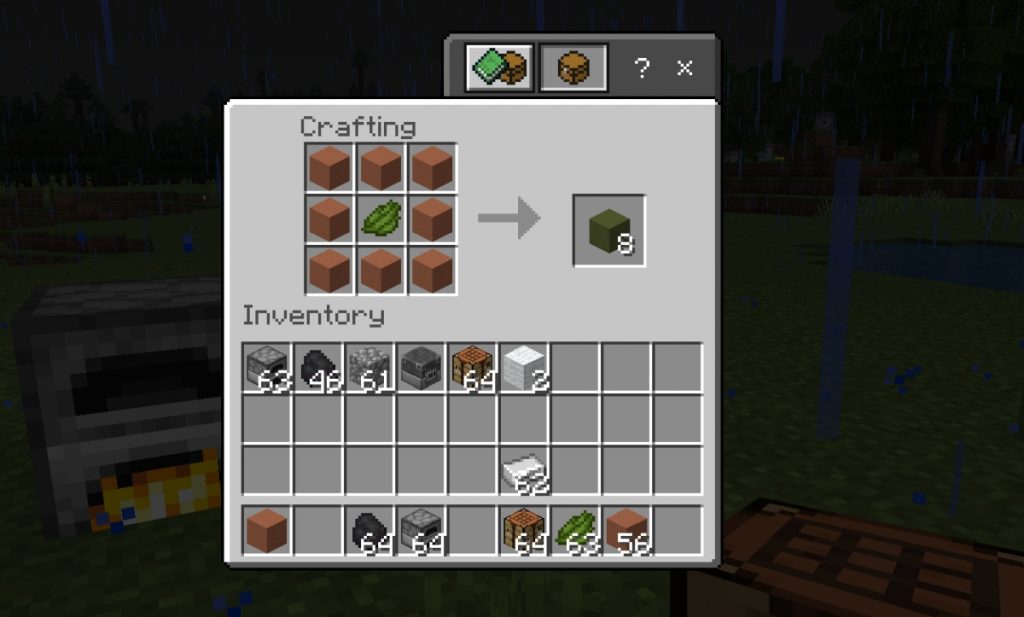1024x617 pixels.
Task: Take the green terracotta output stack
Action: (x=608, y=231)
